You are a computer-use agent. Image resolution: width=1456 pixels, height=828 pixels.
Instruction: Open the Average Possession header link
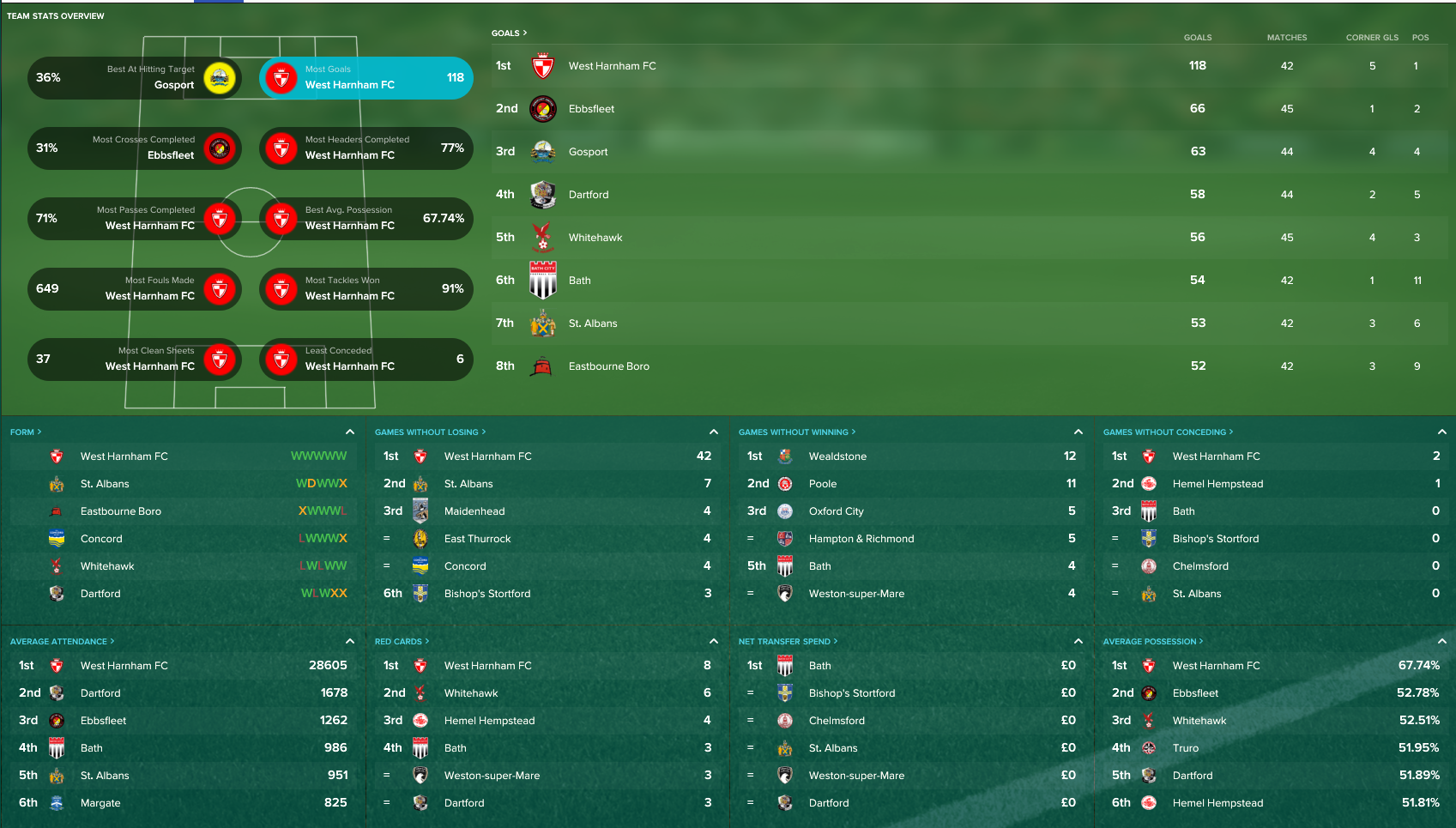pos(1152,642)
